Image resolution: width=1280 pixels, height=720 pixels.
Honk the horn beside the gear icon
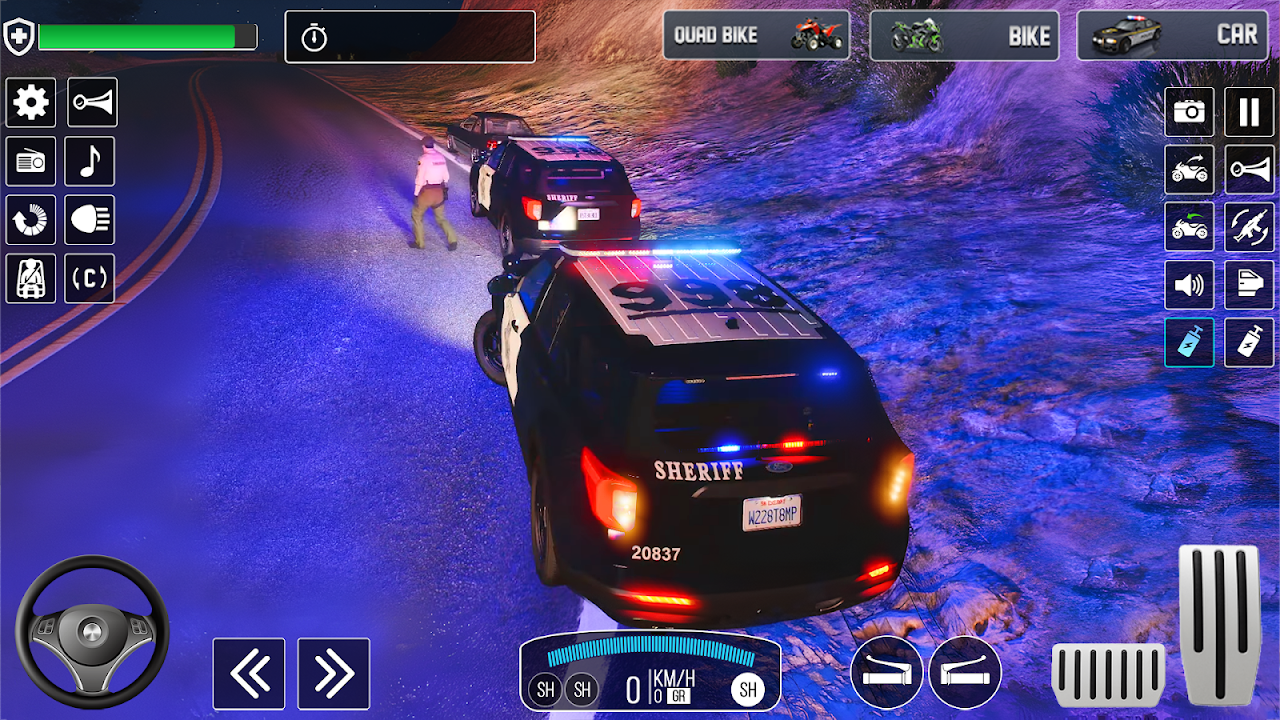point(92,102)
